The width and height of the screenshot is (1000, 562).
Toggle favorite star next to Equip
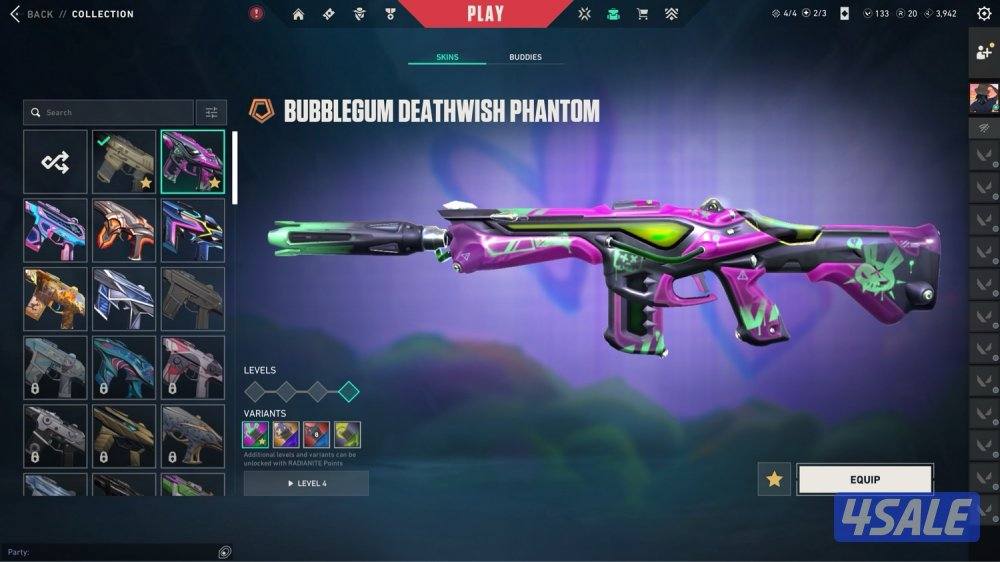[x=774, y=479]
